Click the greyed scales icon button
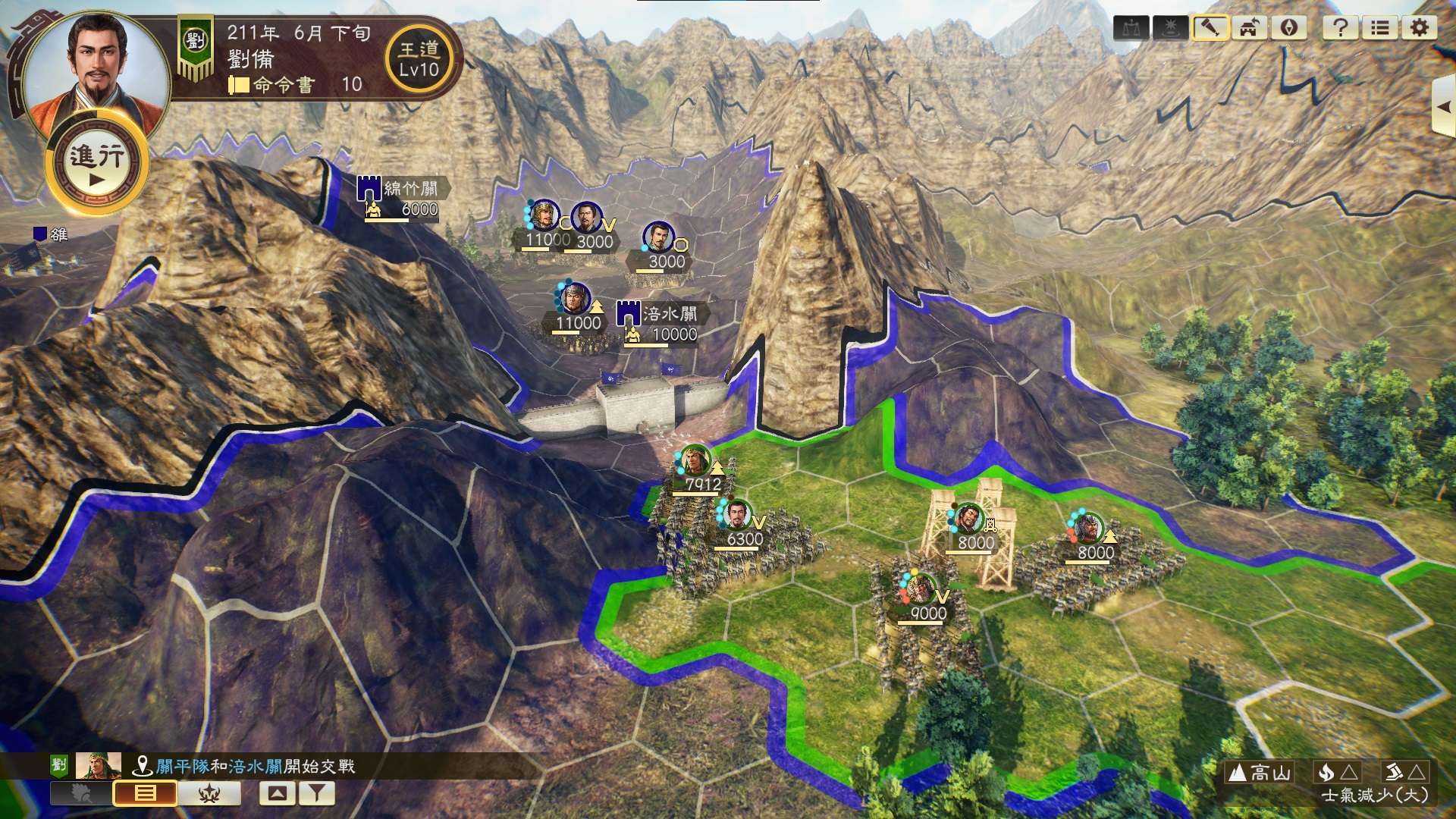1456x819 pixels. point(1131,28)
